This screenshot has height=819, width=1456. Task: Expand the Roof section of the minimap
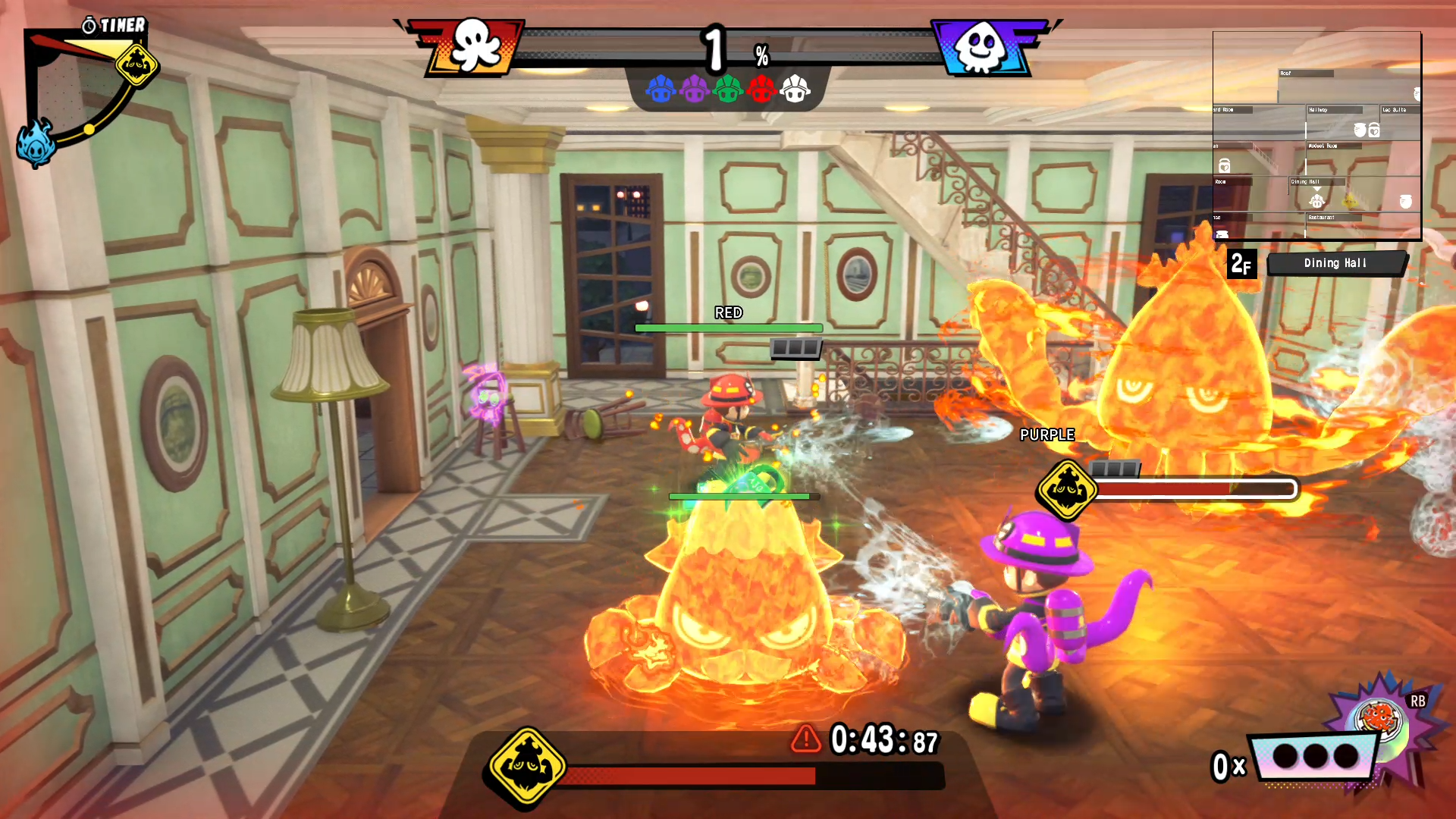tap(1307, 74)
